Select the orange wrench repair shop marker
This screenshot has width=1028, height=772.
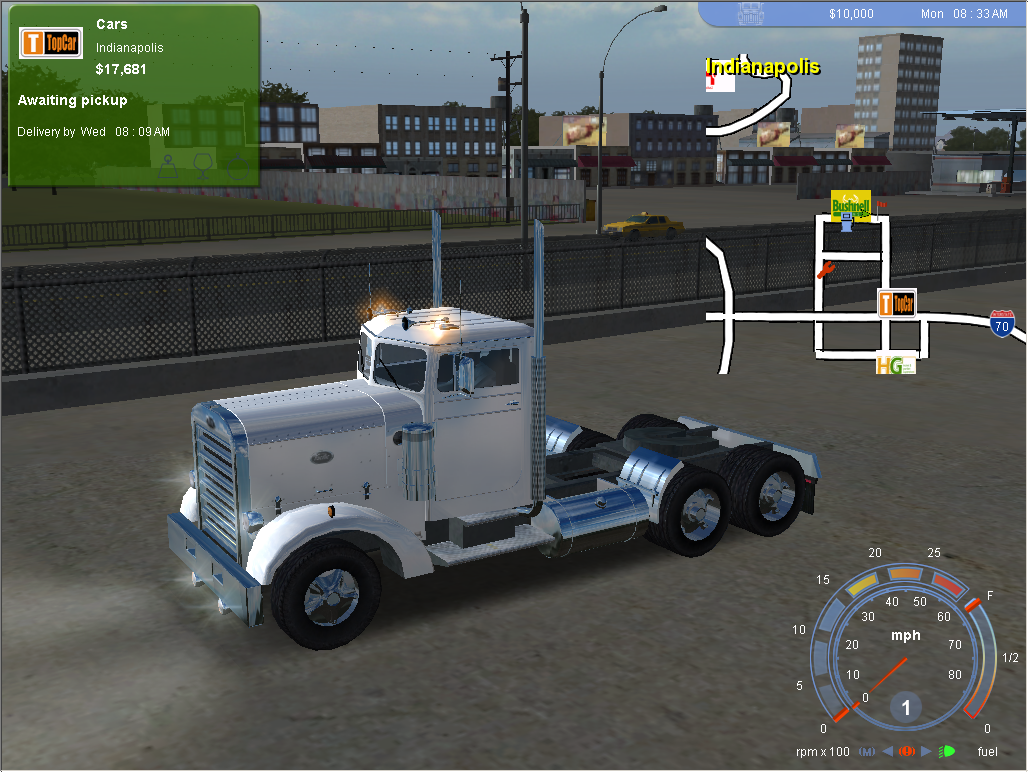pyautogui.click(x=825, y=270)
